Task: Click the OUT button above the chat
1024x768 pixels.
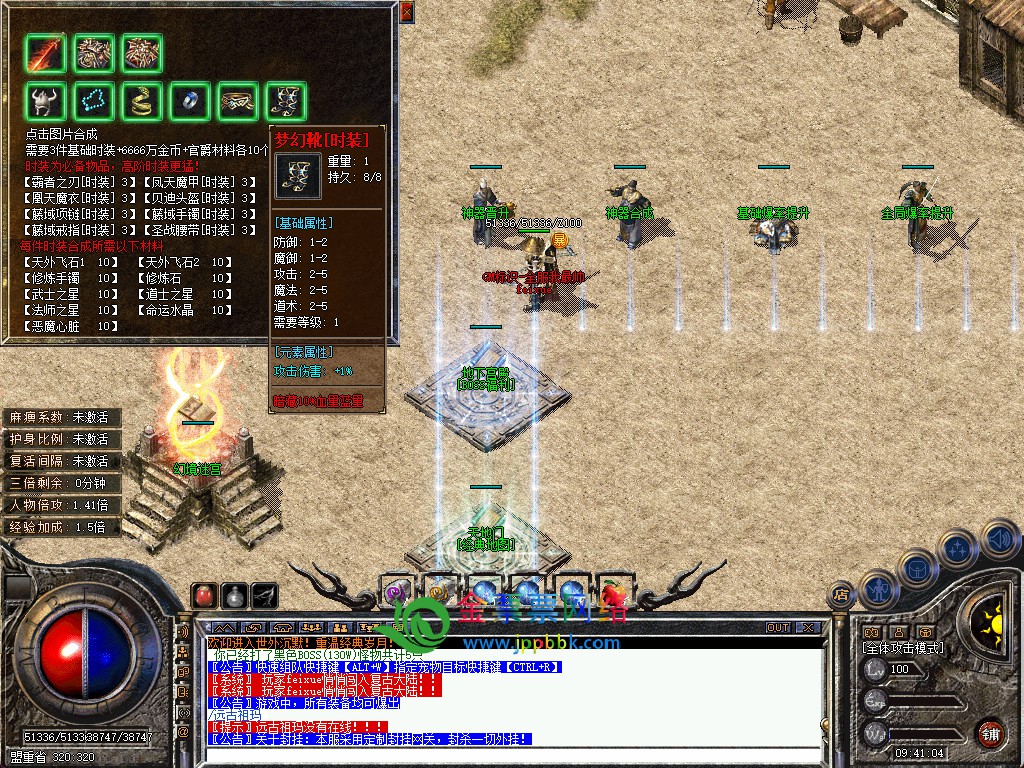Action: pos(778,628)
